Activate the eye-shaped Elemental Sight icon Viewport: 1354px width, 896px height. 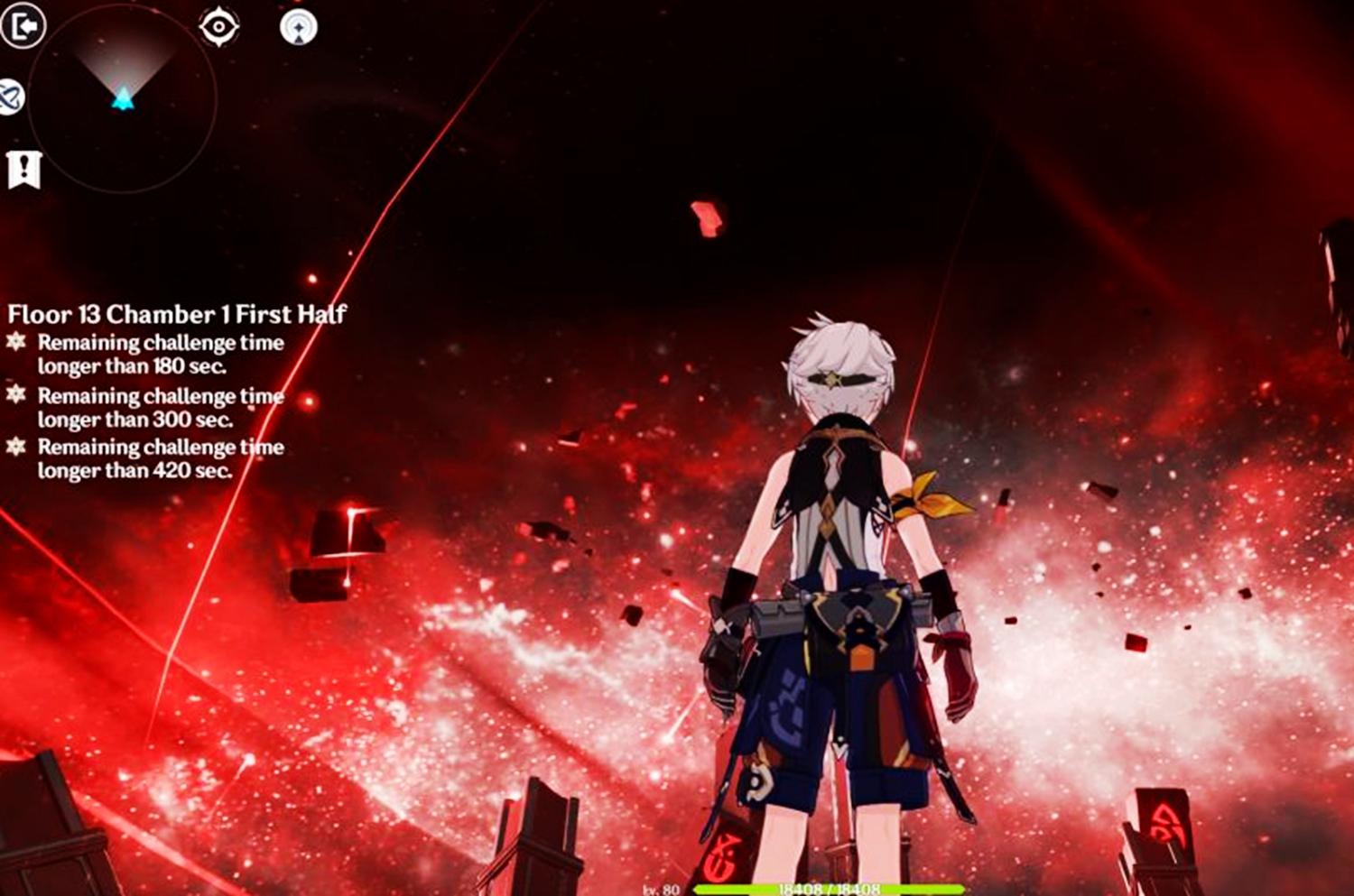219,27
